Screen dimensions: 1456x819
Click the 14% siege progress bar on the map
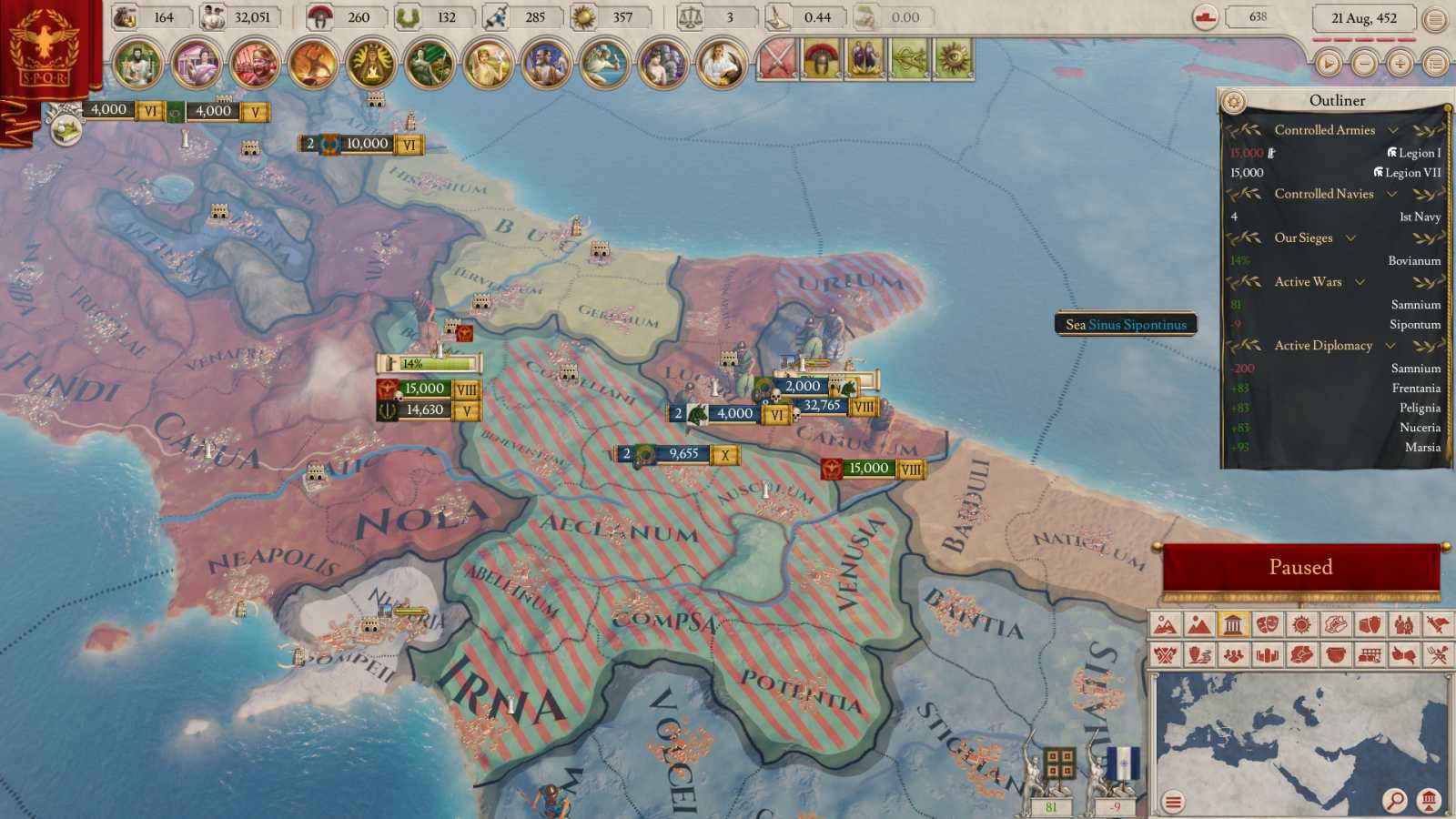tap(428, 361)
